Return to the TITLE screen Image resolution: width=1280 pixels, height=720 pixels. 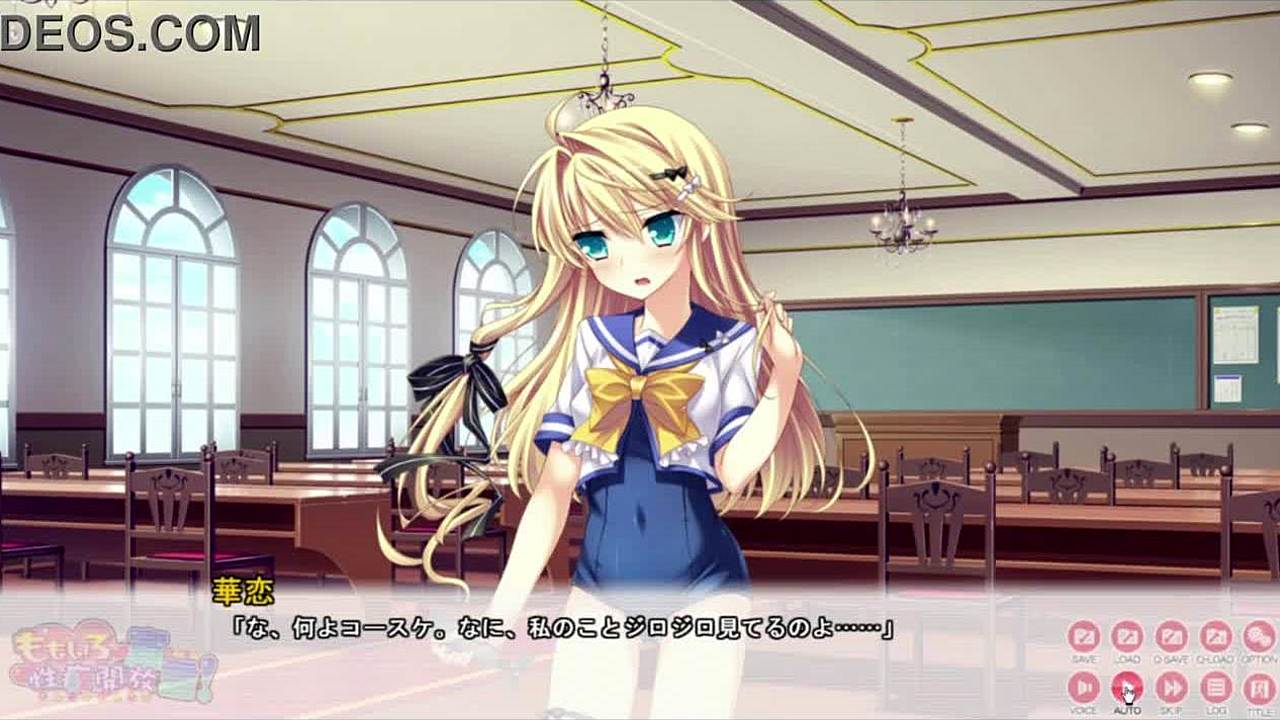(x=1258, y=687)
